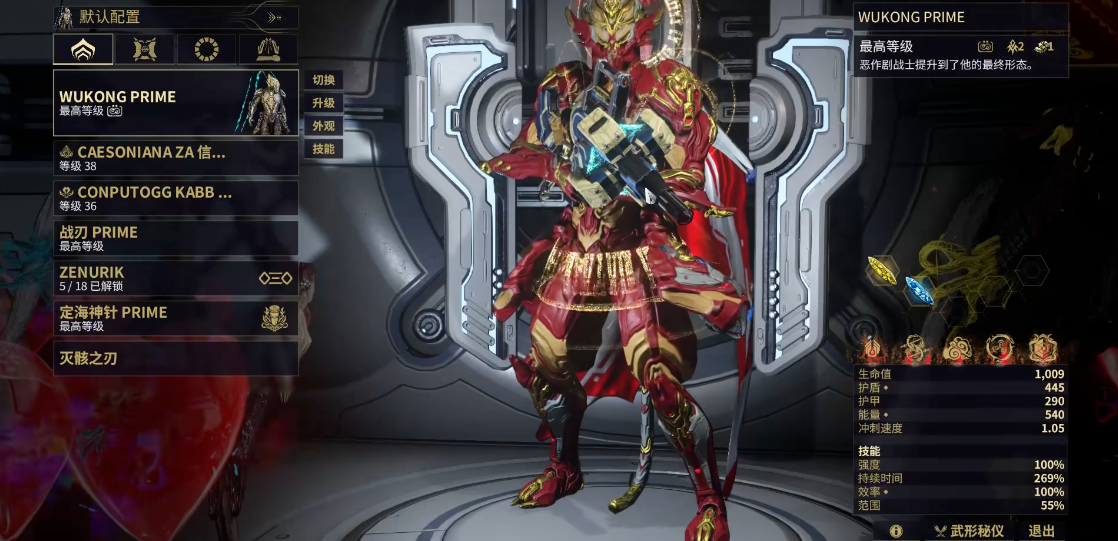The height and width of the screenshot is (541, 1118).
Task: Select the second arsenal category tab
Action: point(145,49)
